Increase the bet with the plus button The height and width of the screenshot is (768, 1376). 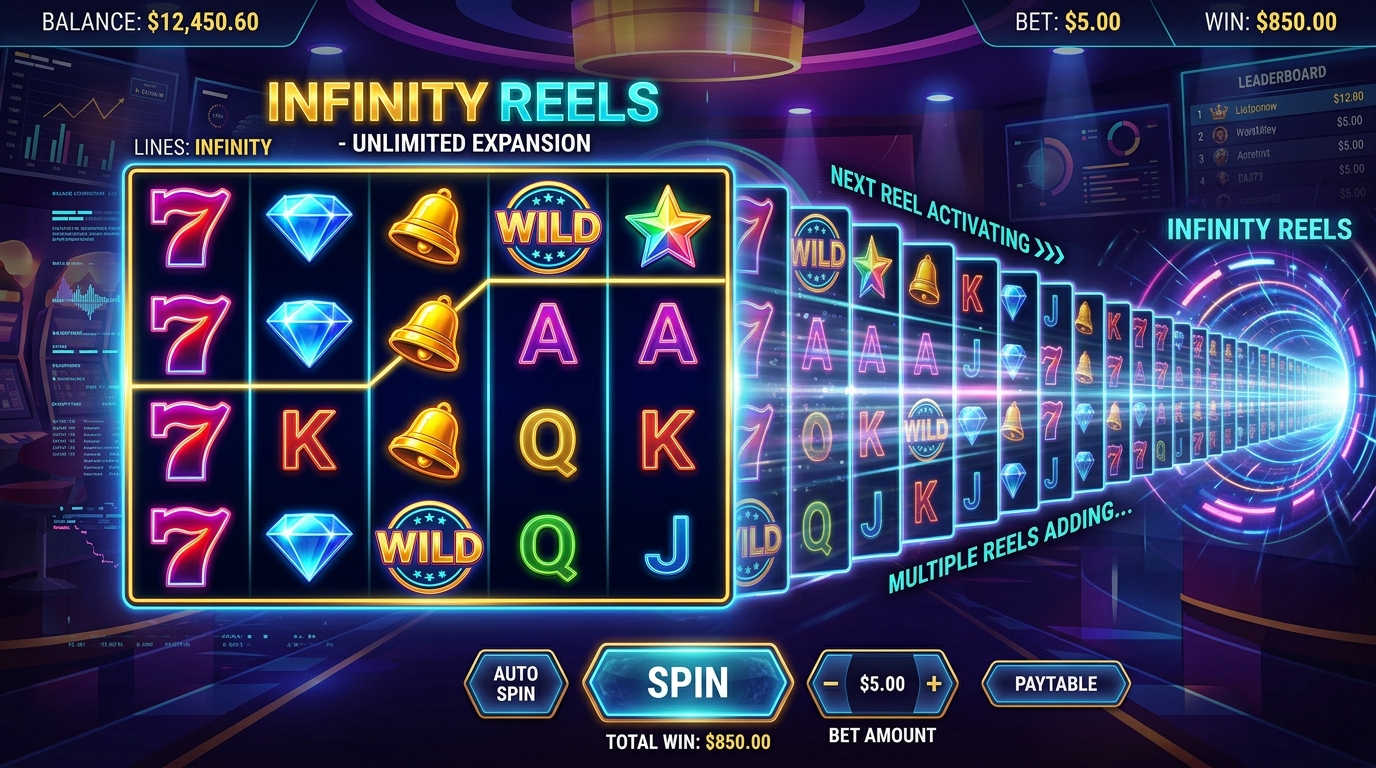tap(934, 684)
